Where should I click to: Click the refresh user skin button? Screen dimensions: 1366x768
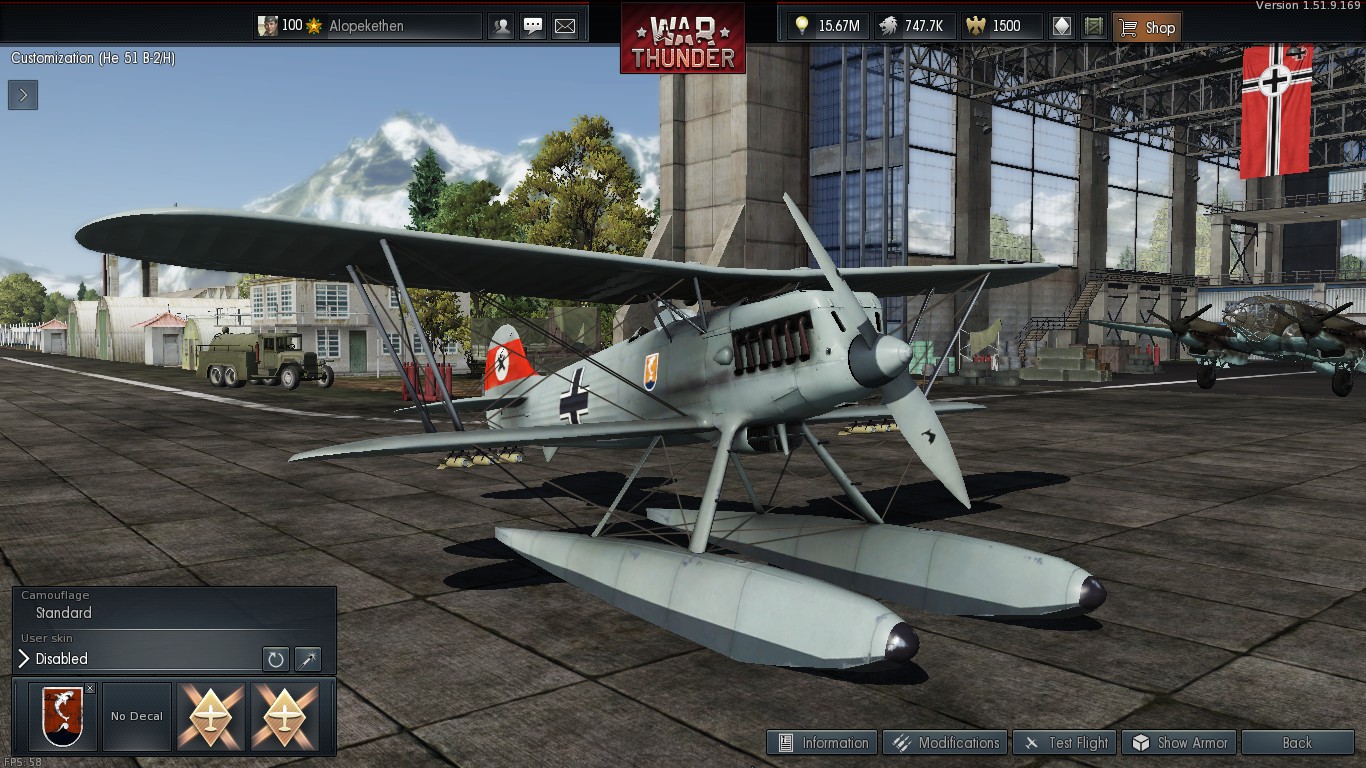point(275,659)
